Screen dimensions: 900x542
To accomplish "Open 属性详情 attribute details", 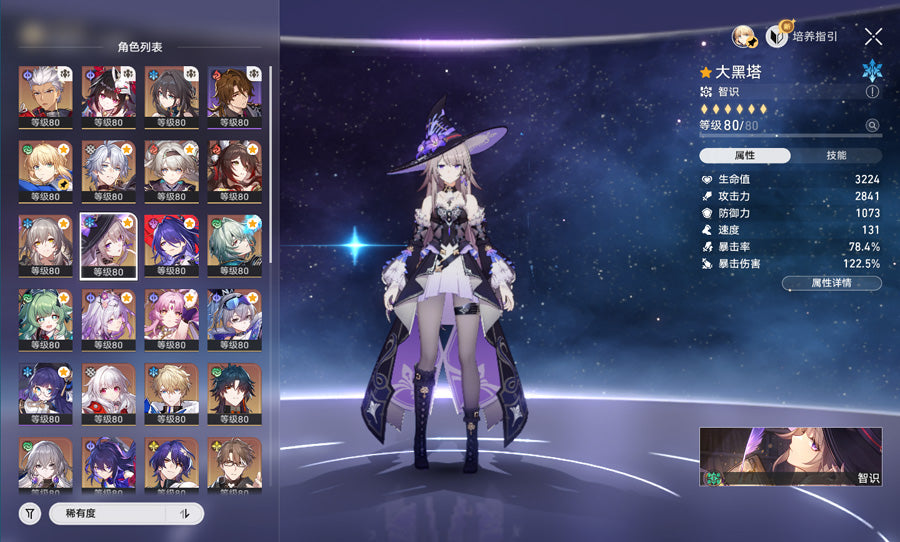I will [831, 283].
